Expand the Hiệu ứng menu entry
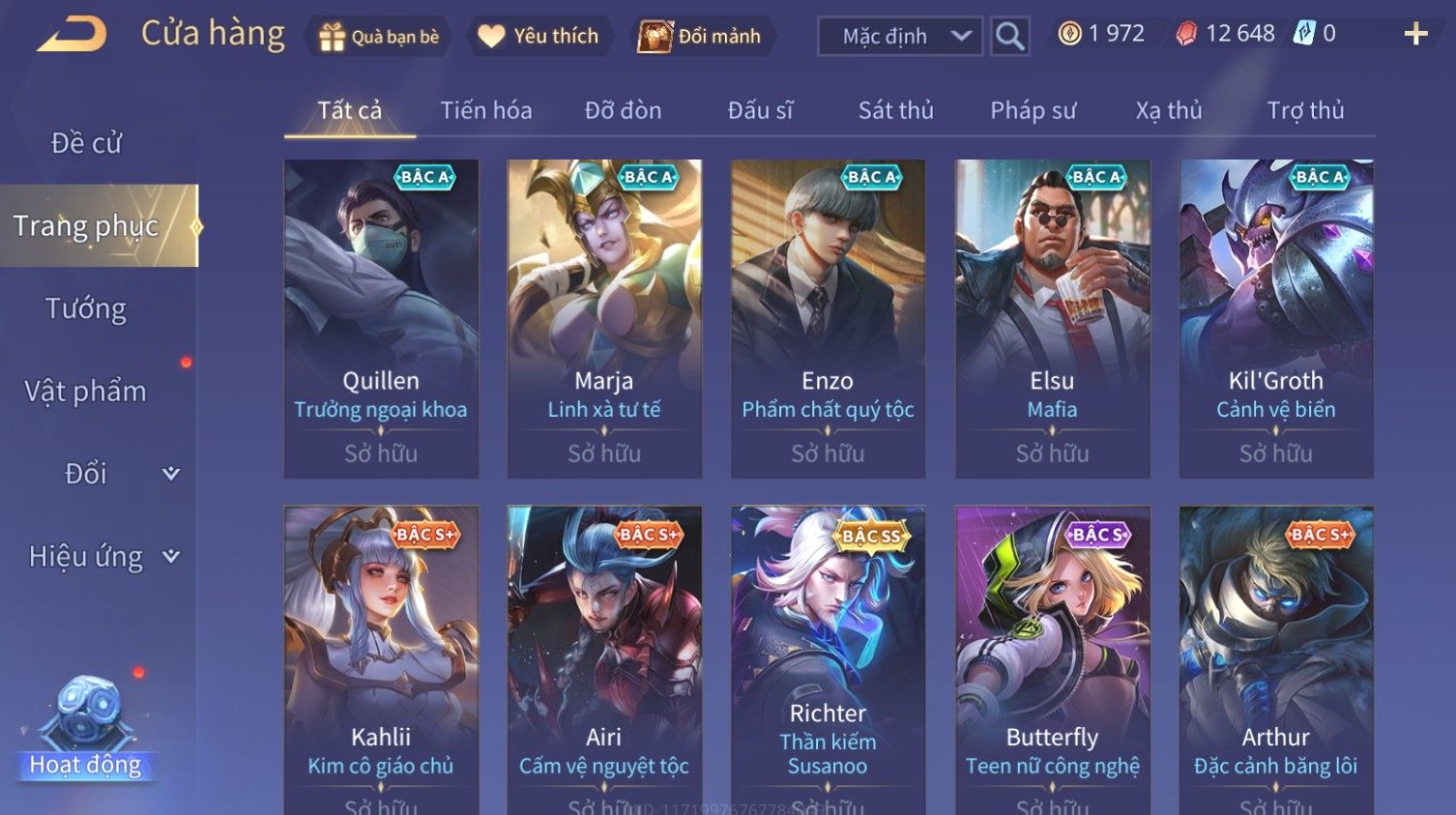This screenshot has height=815, width=1456. [102, 556]
